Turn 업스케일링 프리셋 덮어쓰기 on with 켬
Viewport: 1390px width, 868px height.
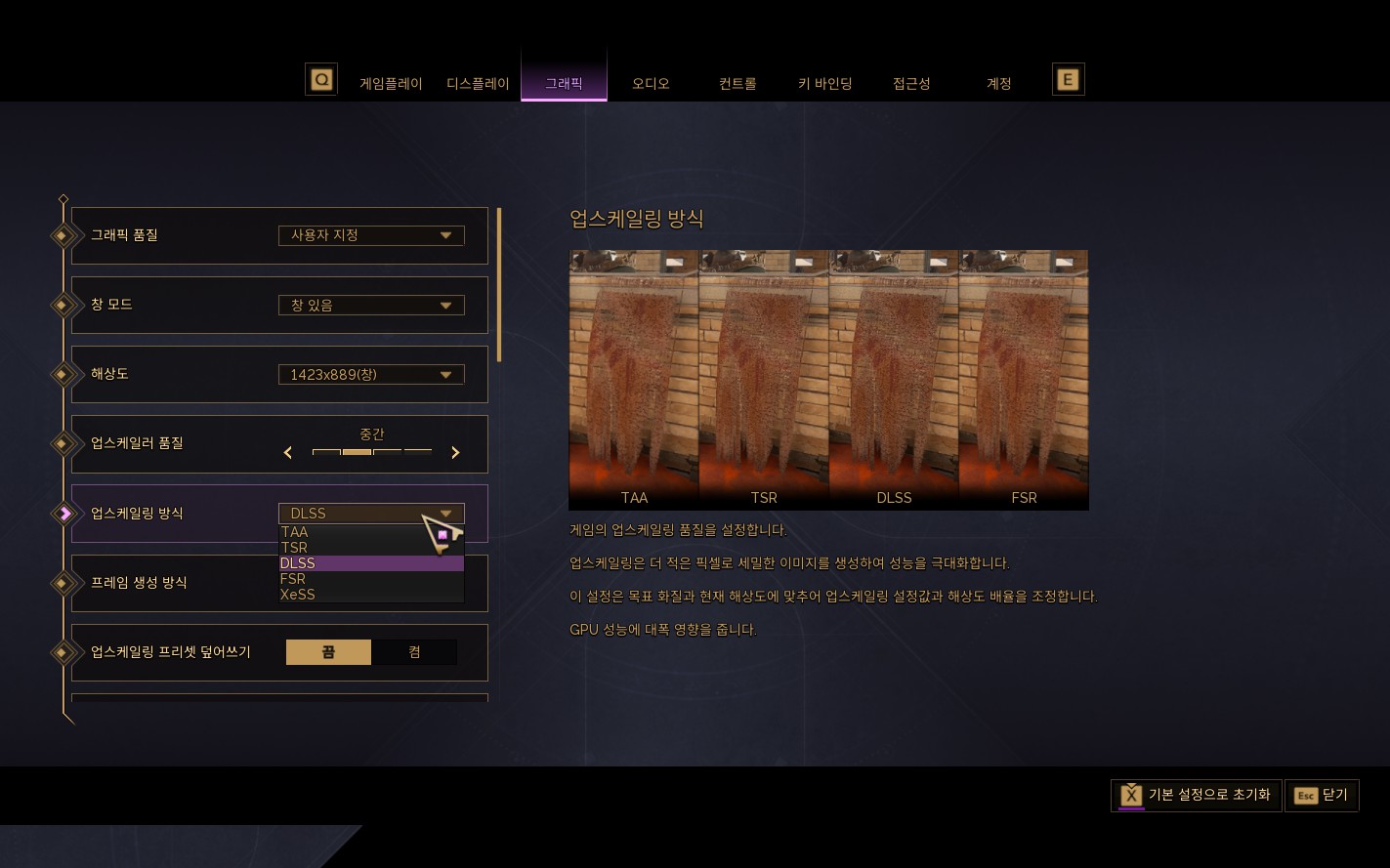(414, 652)
